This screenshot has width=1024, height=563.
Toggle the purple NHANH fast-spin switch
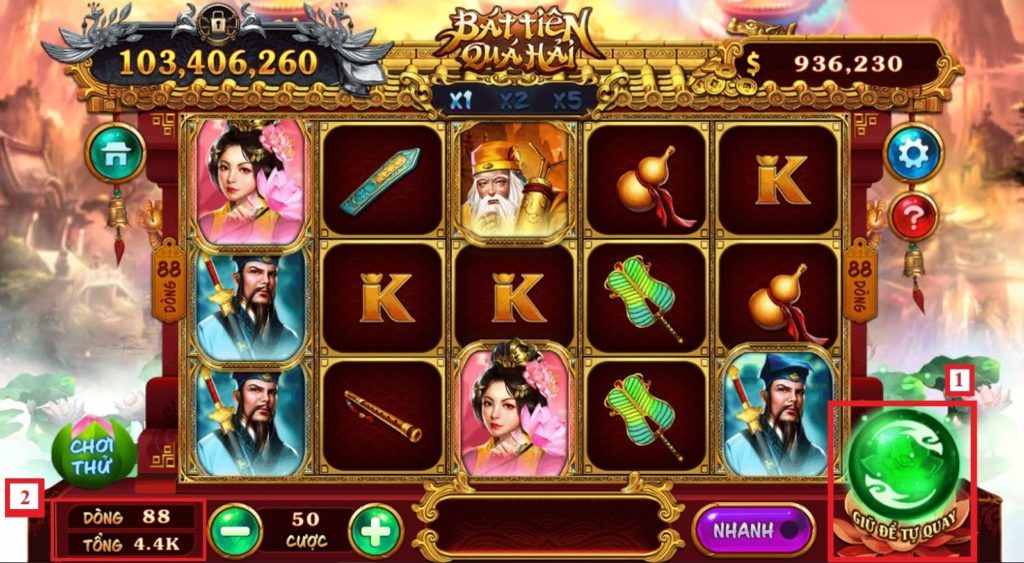click(754, 529)
